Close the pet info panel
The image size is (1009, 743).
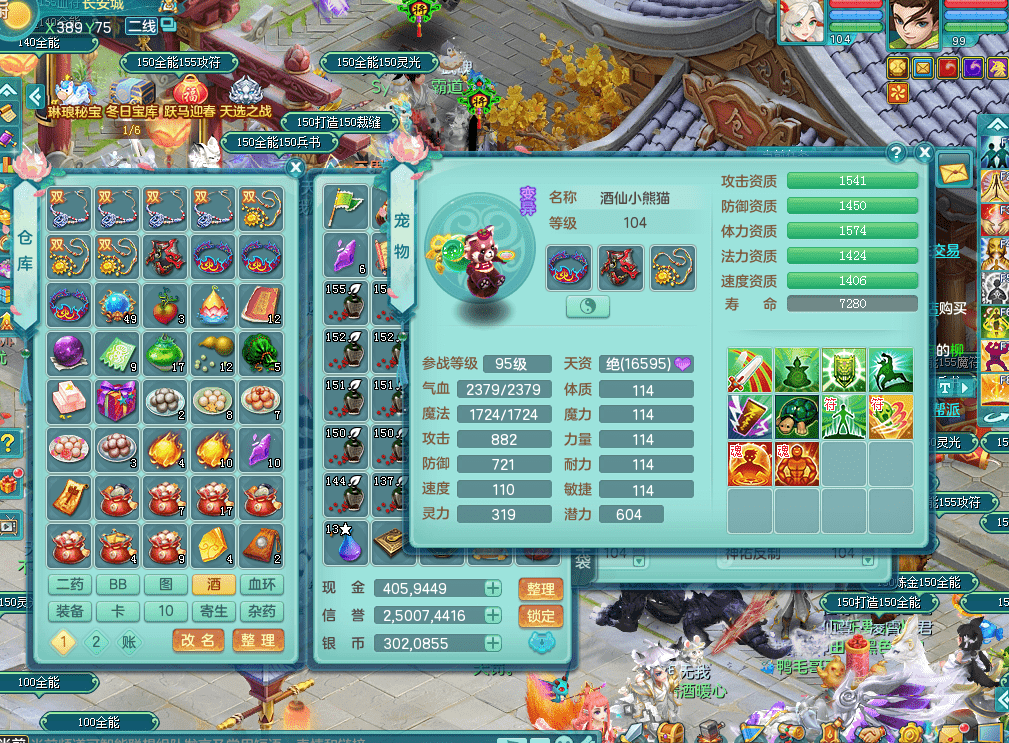[x=924, y=153]
